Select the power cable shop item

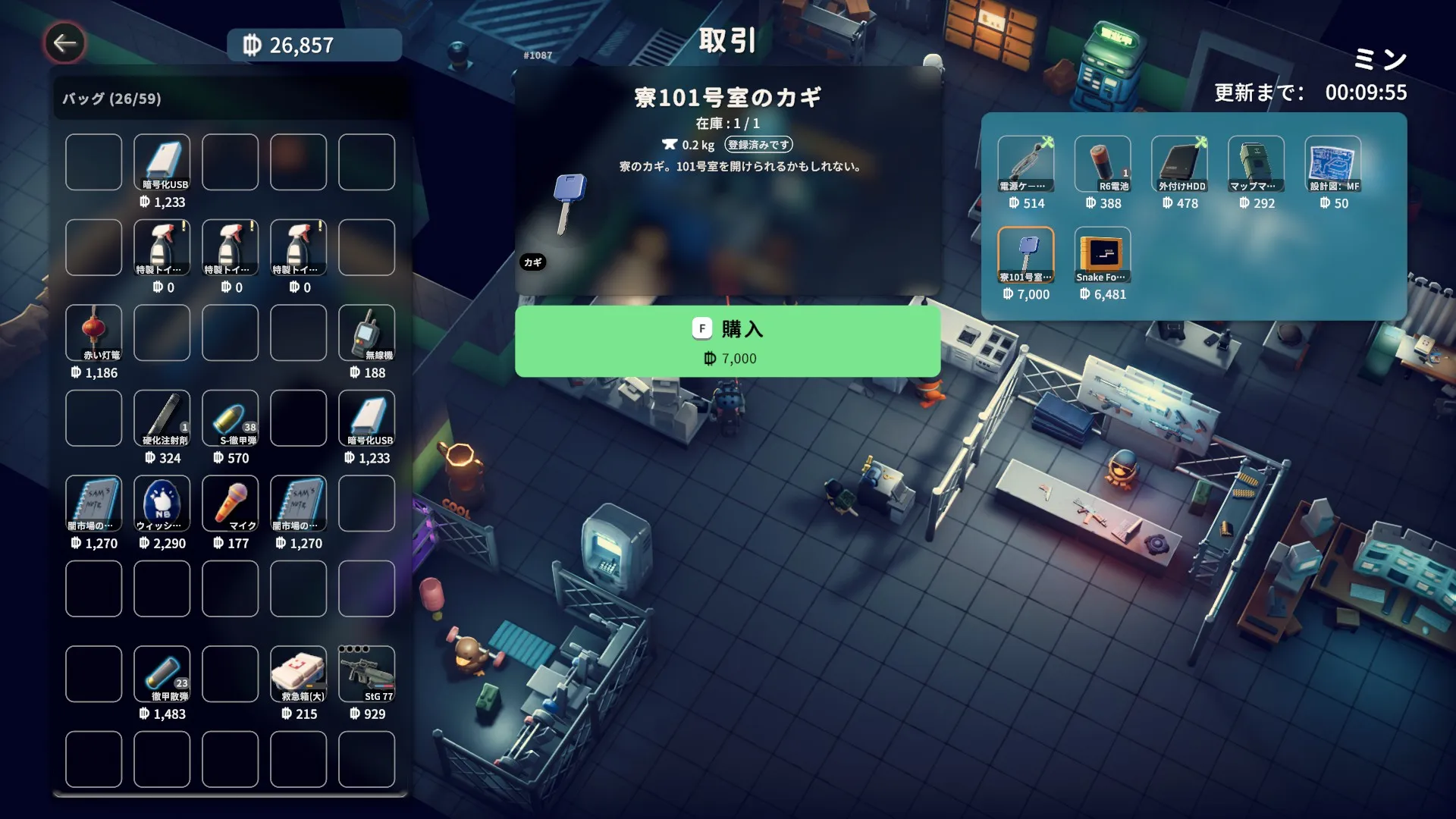point(1025,164)
